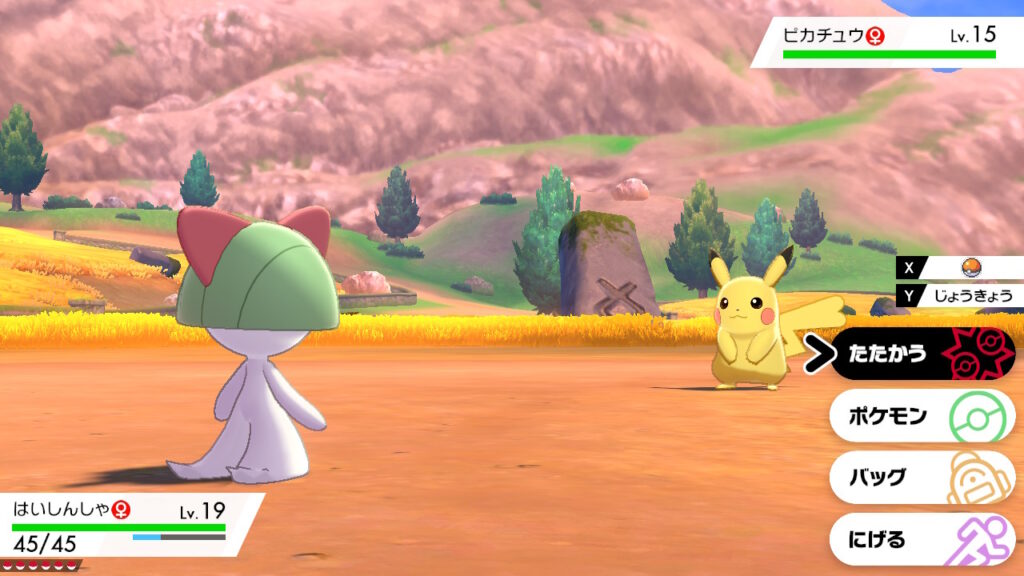
Task: Open the Poké Ball throw shortcut
Action: point(966,267)
